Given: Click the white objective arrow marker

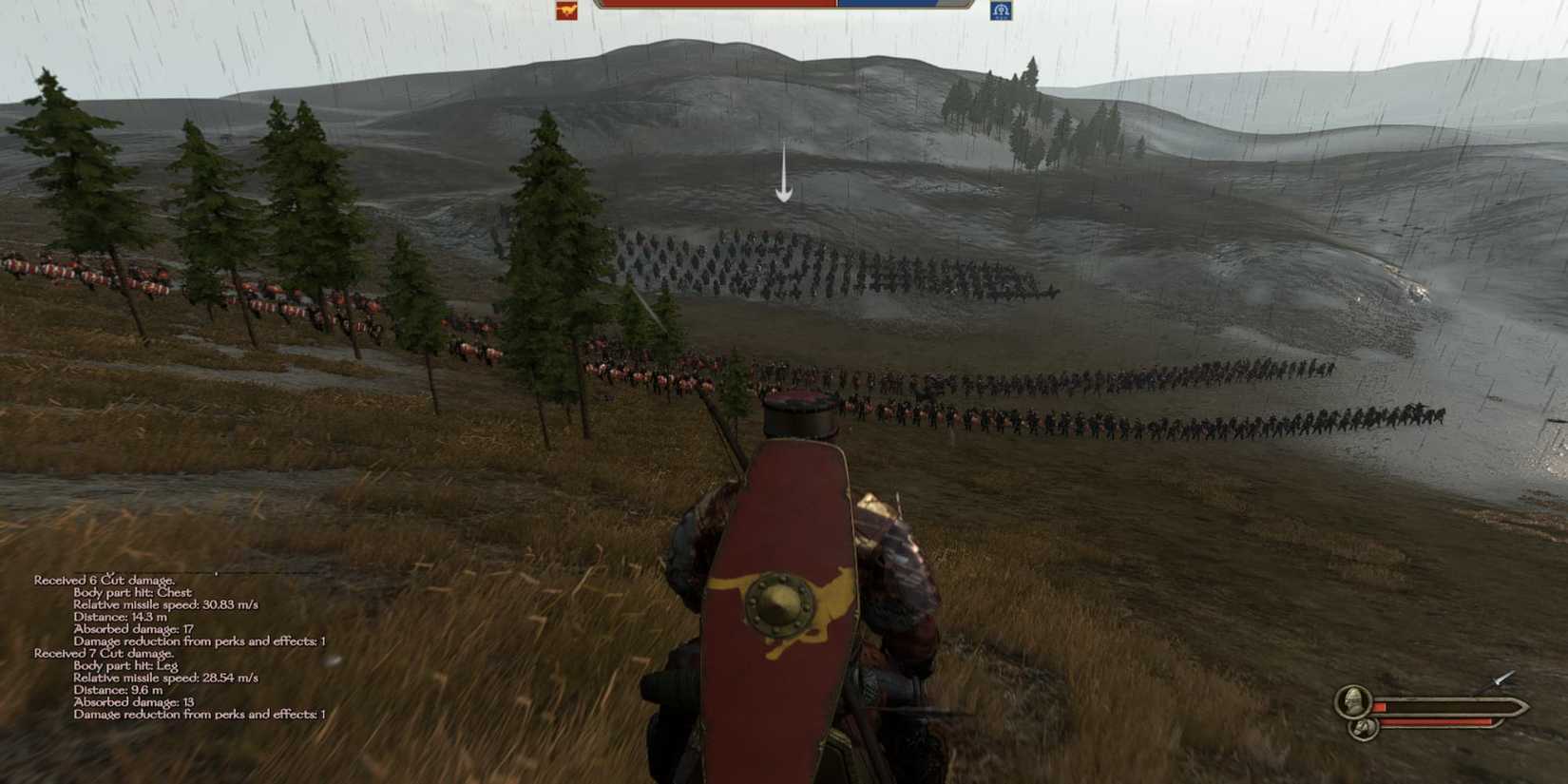Looking at the screenshot, I should point(783,171).
